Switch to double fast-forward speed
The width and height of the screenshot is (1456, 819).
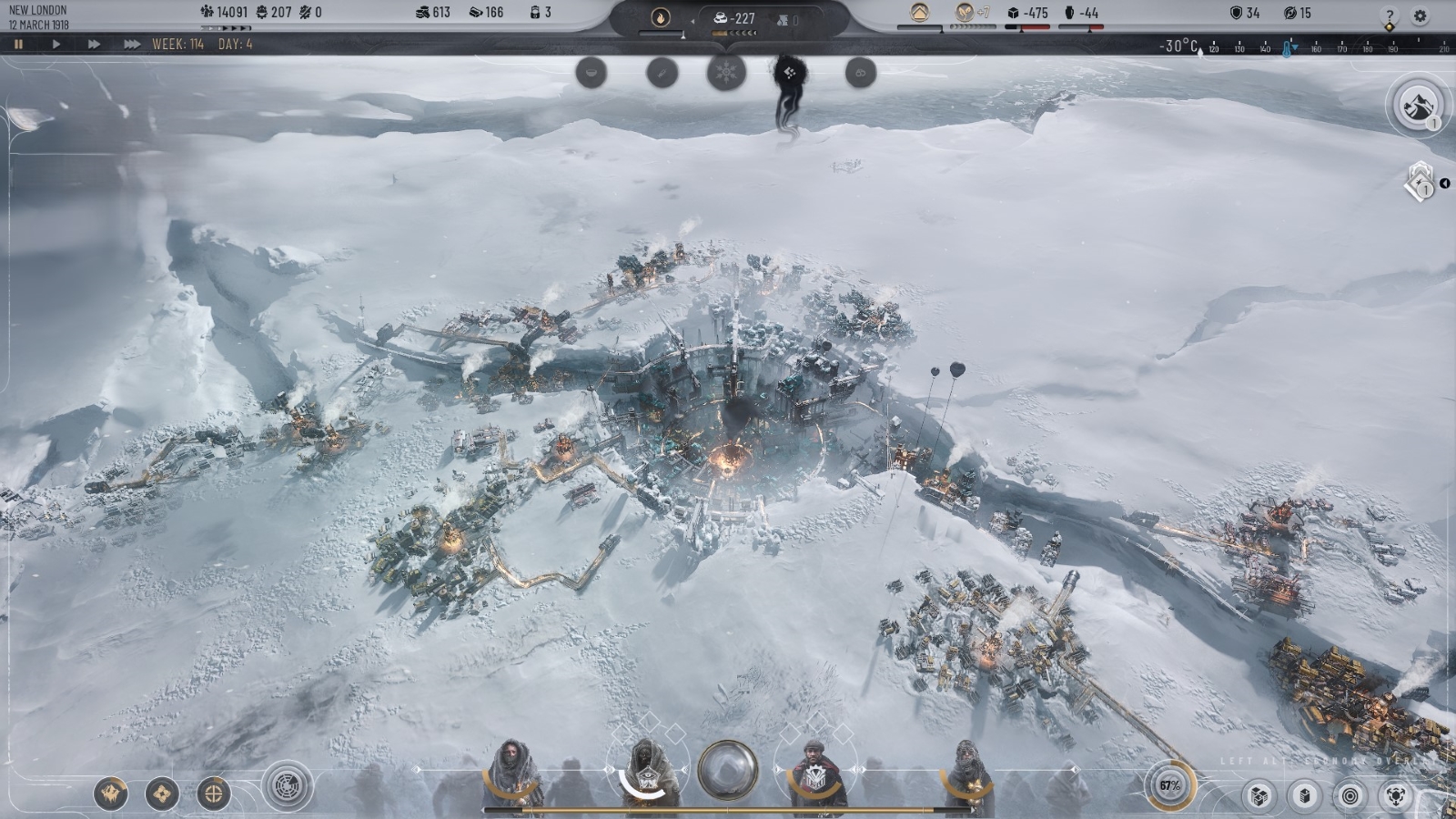click(94, 44)
